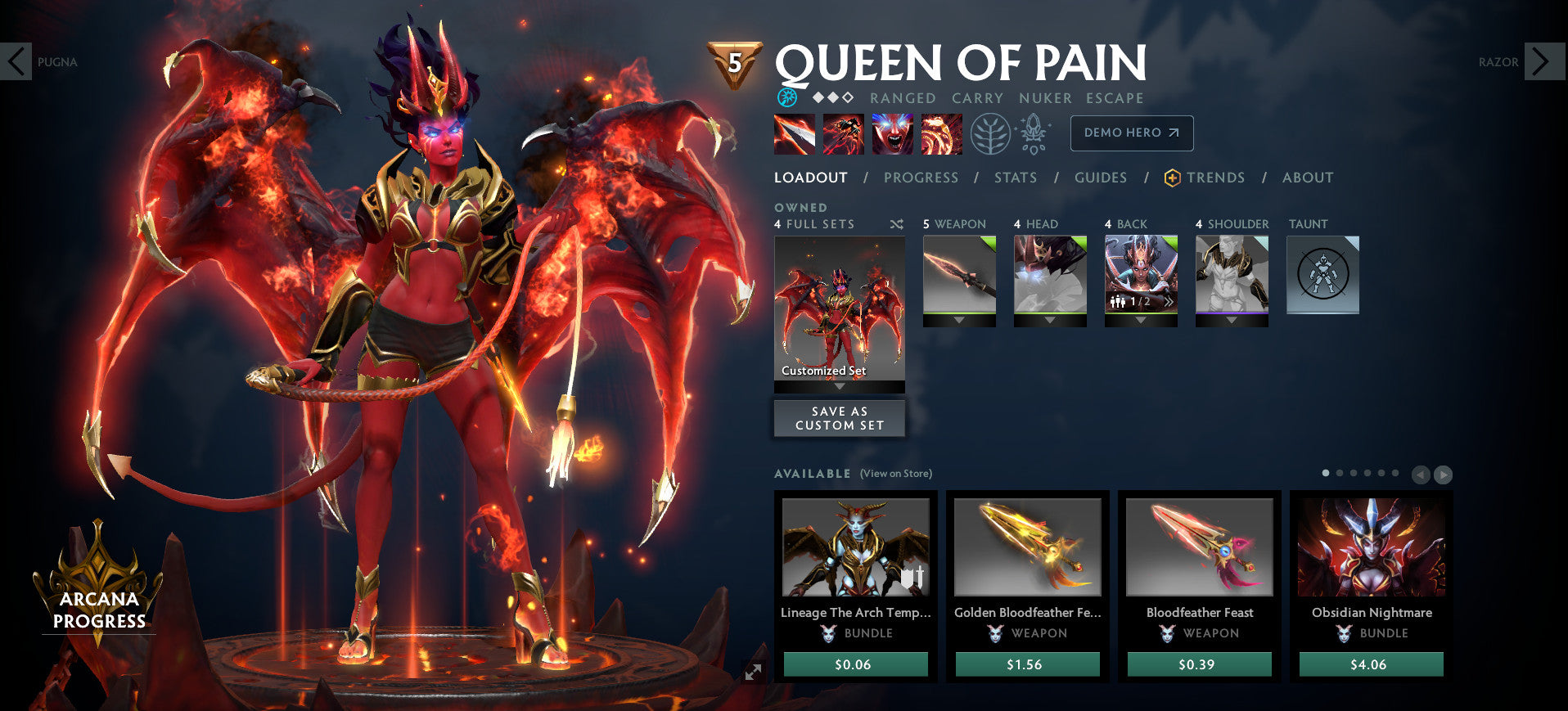Switch to the PROGRESS tab
The height and width of the screenshot is (711, 1568).
pyautogui.click(x=921, y=178)
